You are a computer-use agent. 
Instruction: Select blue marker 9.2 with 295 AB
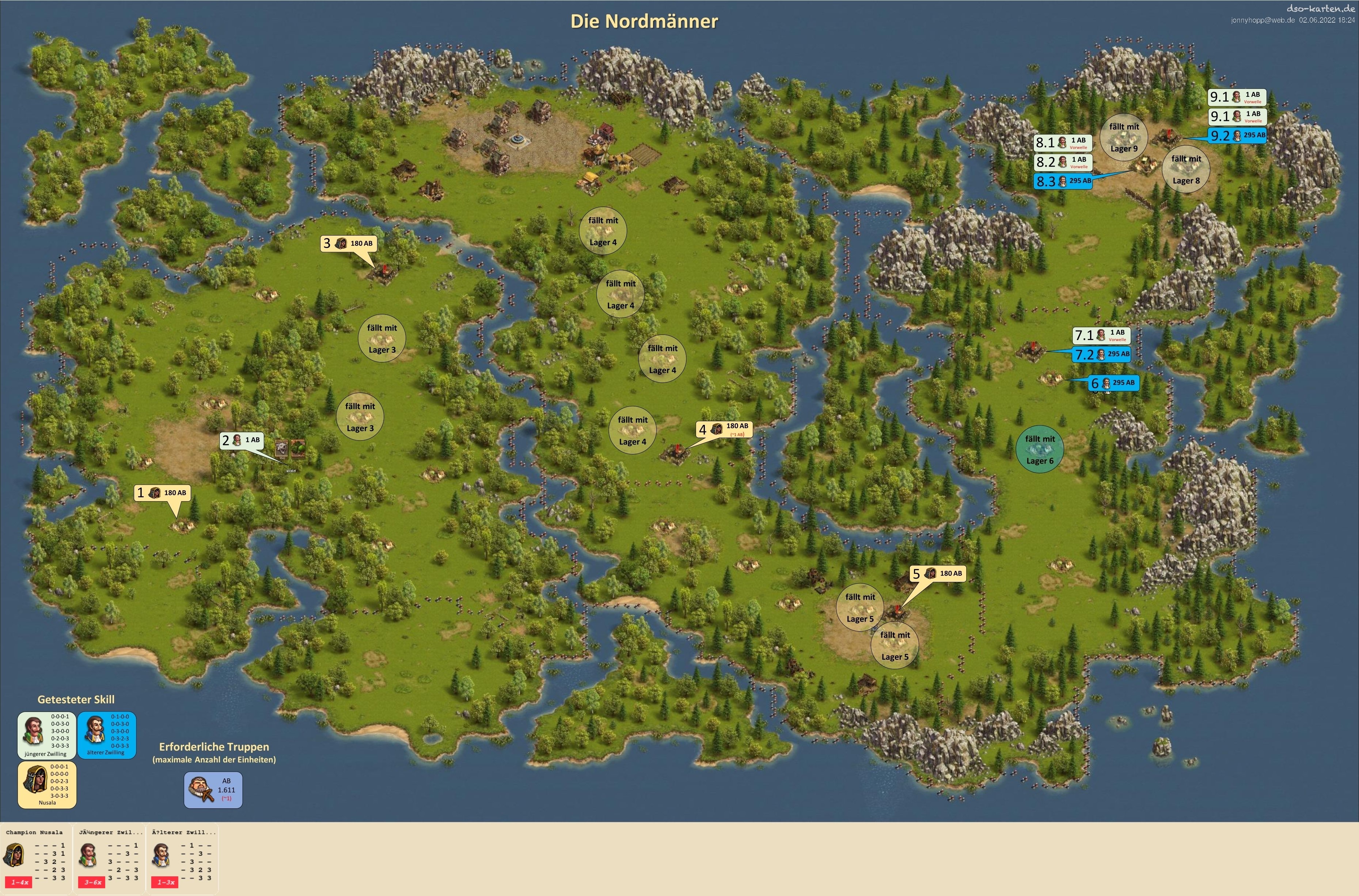pyautogui.click(x=1237, y=136)
